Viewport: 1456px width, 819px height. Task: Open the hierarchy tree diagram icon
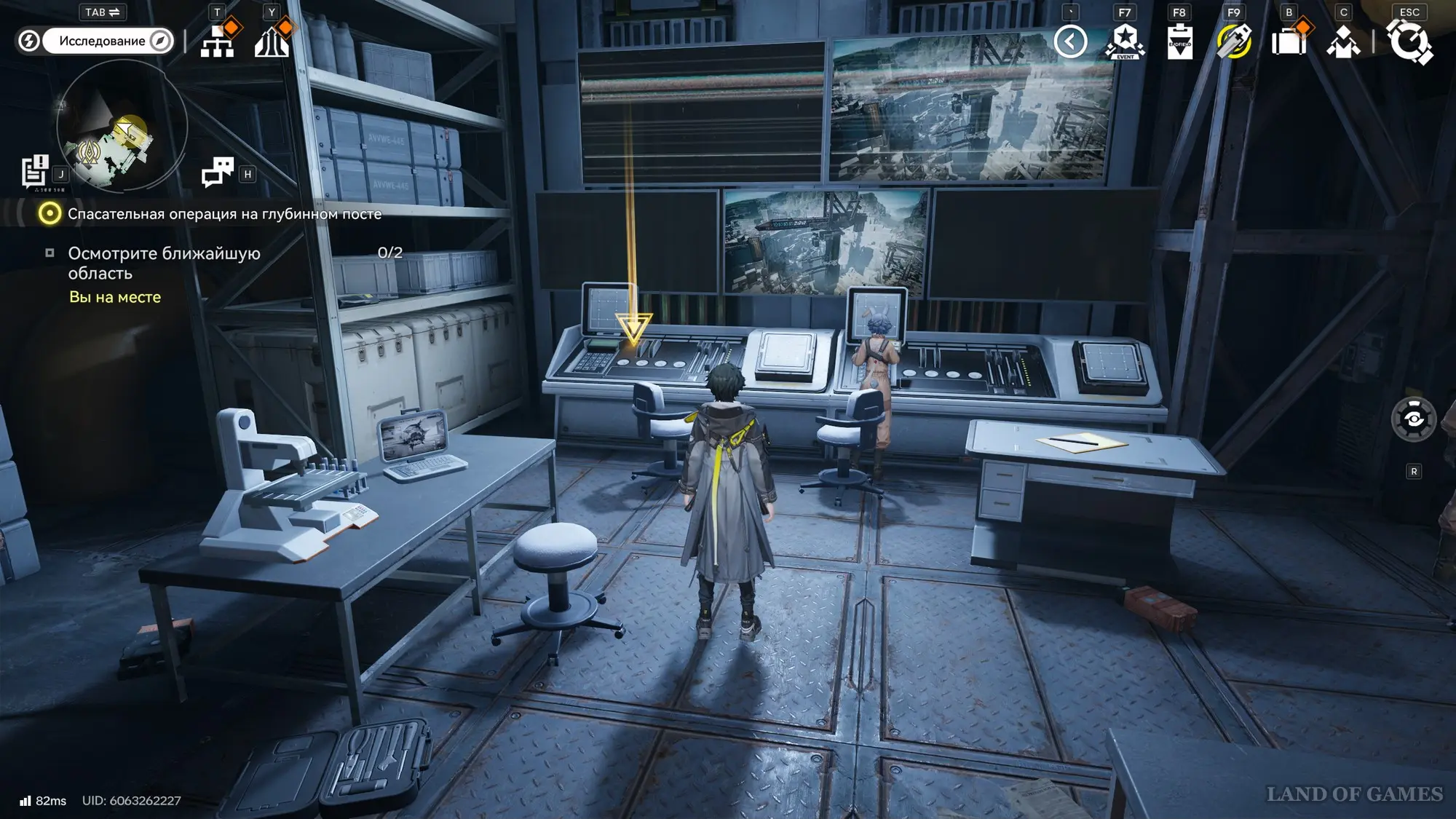218,41
